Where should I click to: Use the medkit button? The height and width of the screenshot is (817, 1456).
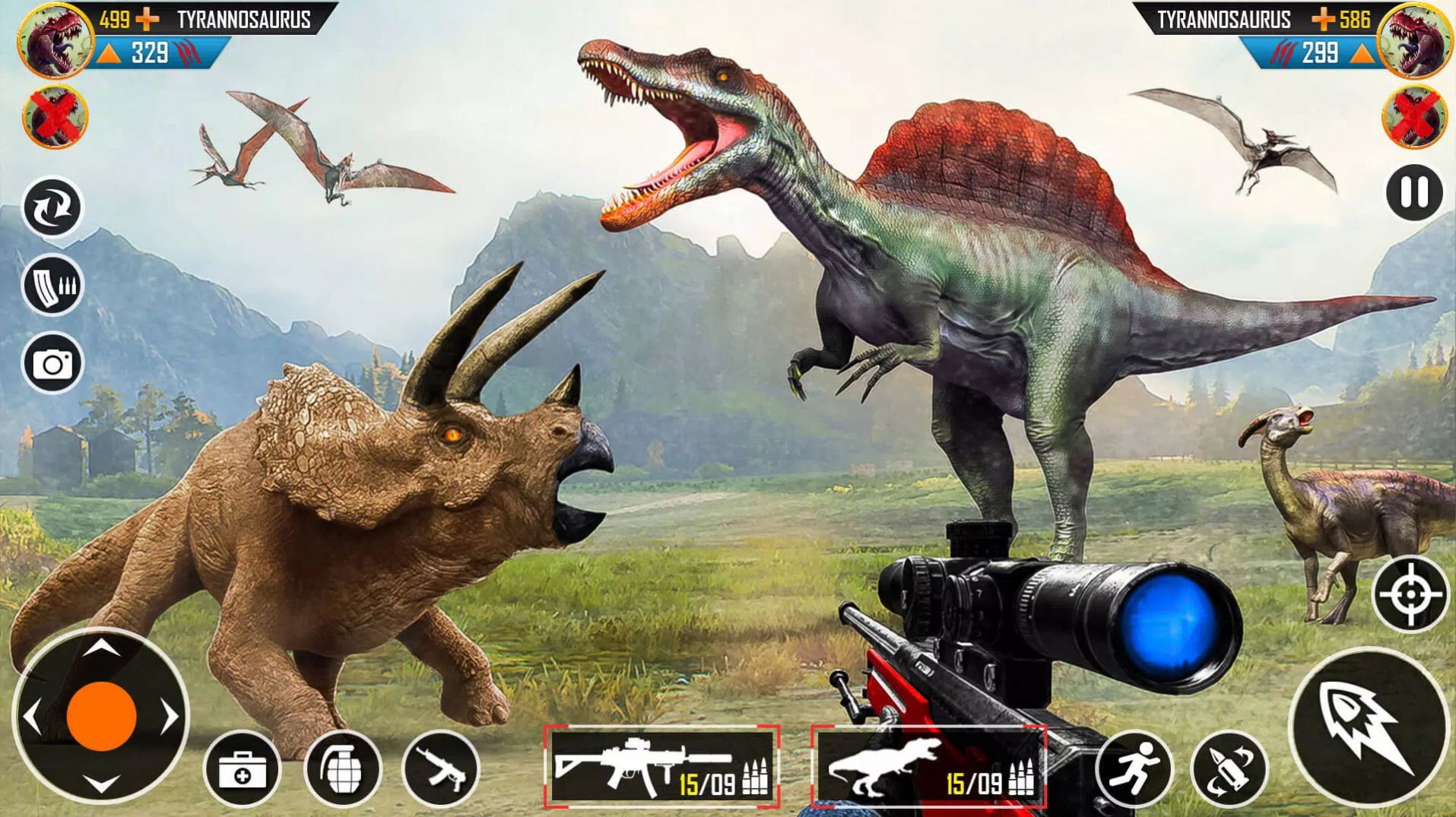pos(243,771)
